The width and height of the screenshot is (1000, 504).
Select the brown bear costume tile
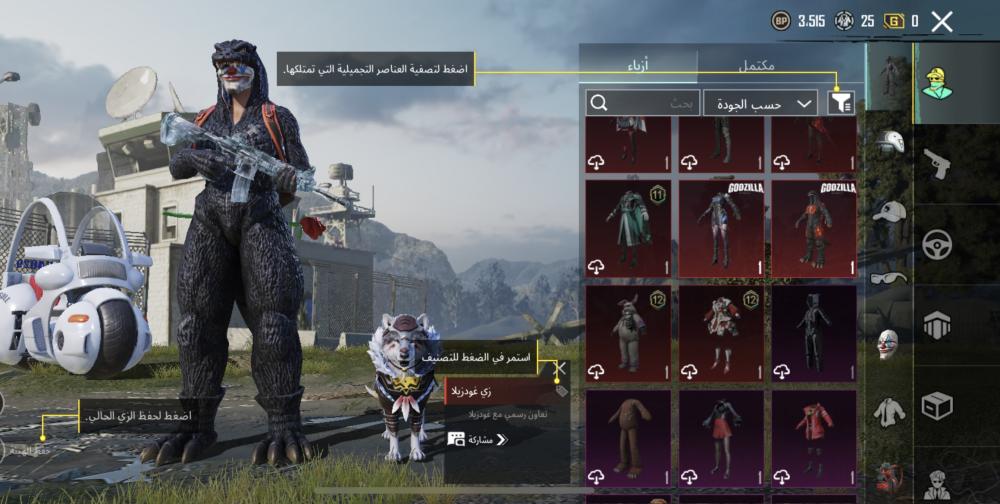(627, 438)
